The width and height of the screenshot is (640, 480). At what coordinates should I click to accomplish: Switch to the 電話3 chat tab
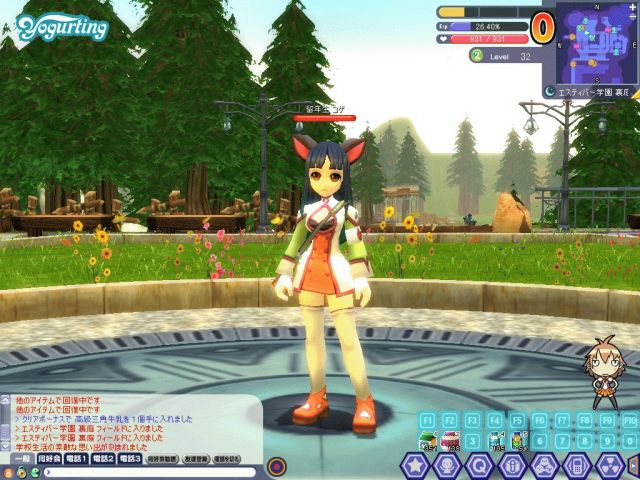click(x=130, y=458)
